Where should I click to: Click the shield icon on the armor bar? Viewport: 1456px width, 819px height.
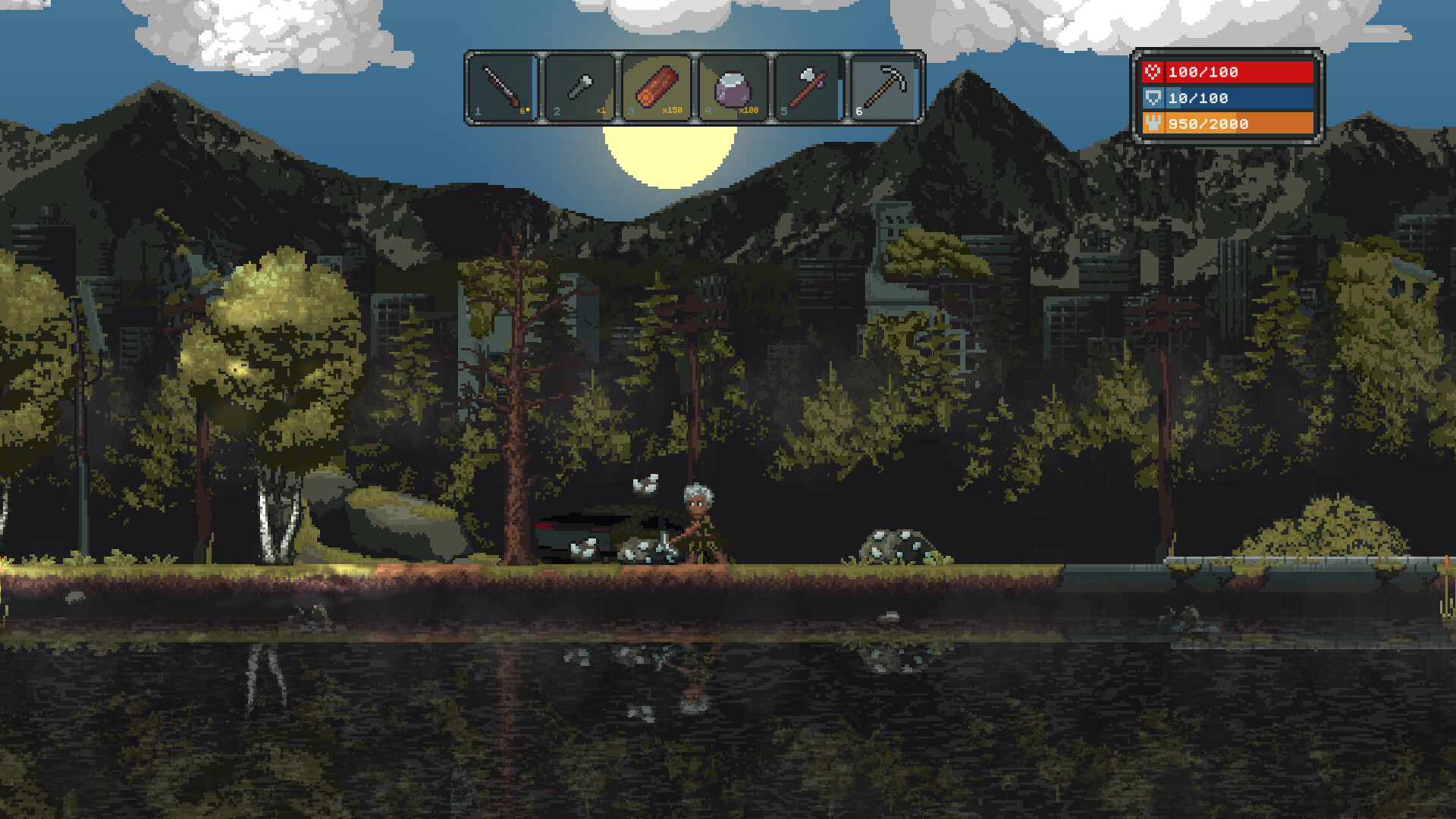1153,98
